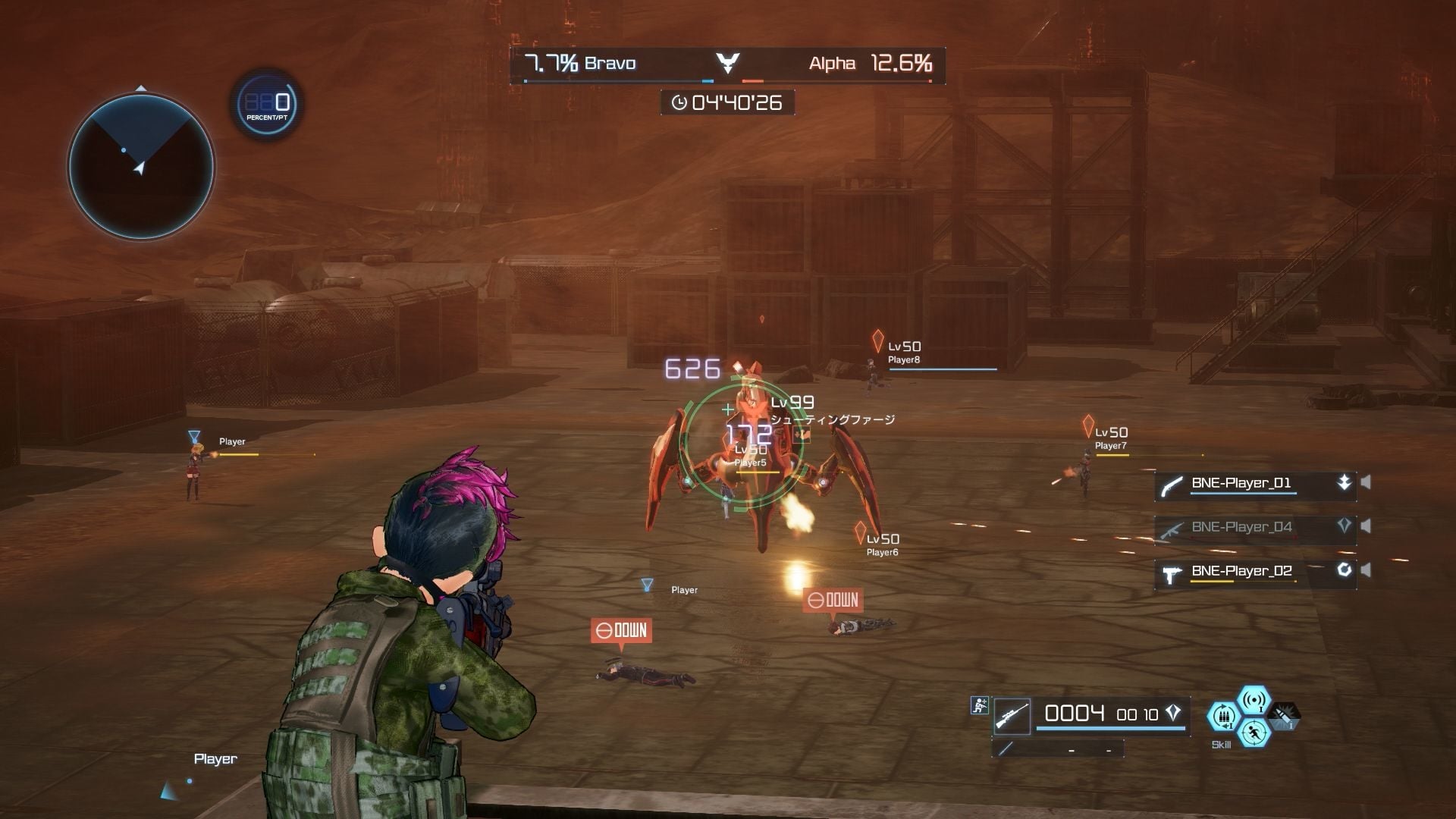Select the sniper rifle weapon slot
The width and height of the screenshot is (1456, 819).
pos(1012,715)
